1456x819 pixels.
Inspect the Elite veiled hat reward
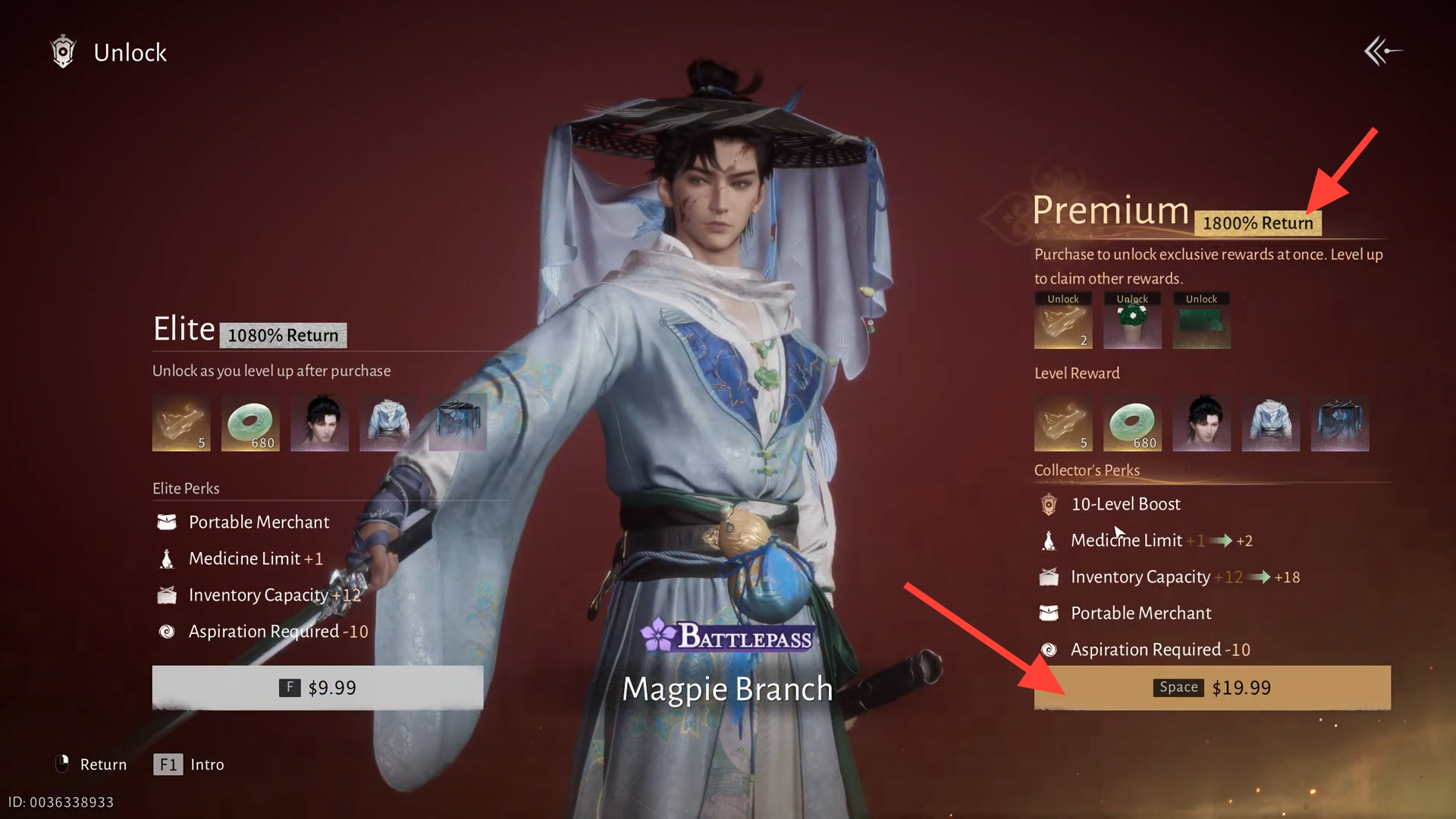(x=457, y=422)
